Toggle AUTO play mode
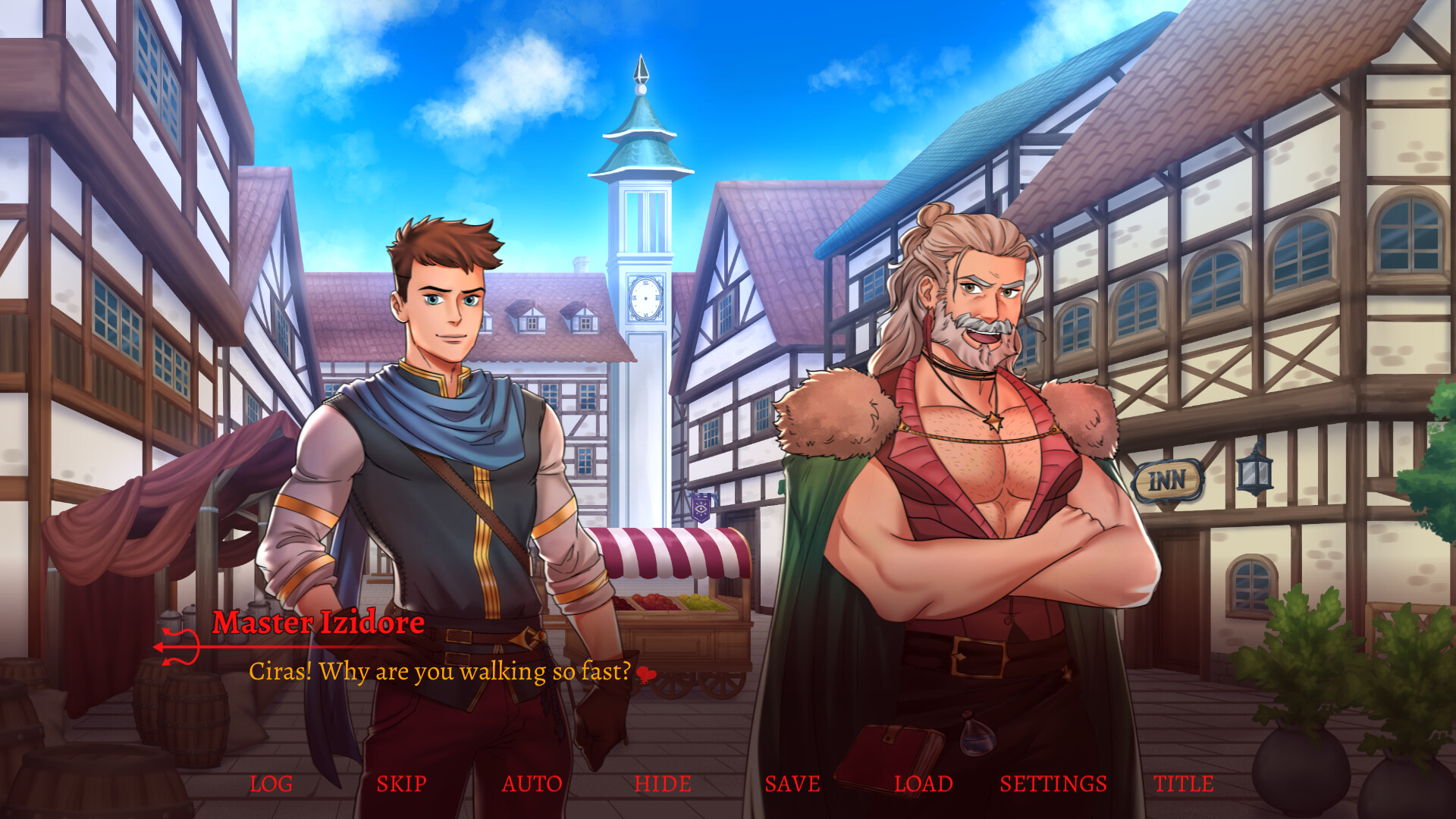1456x819 pixels. (533, 784)
